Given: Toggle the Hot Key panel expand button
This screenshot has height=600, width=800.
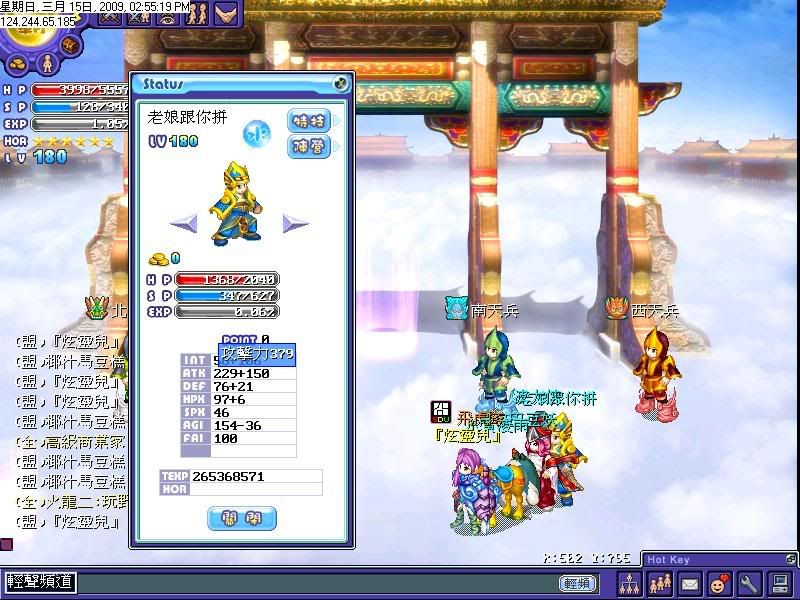Looking at the screenshot, I should pyautogui.click(x=791, y=560).
